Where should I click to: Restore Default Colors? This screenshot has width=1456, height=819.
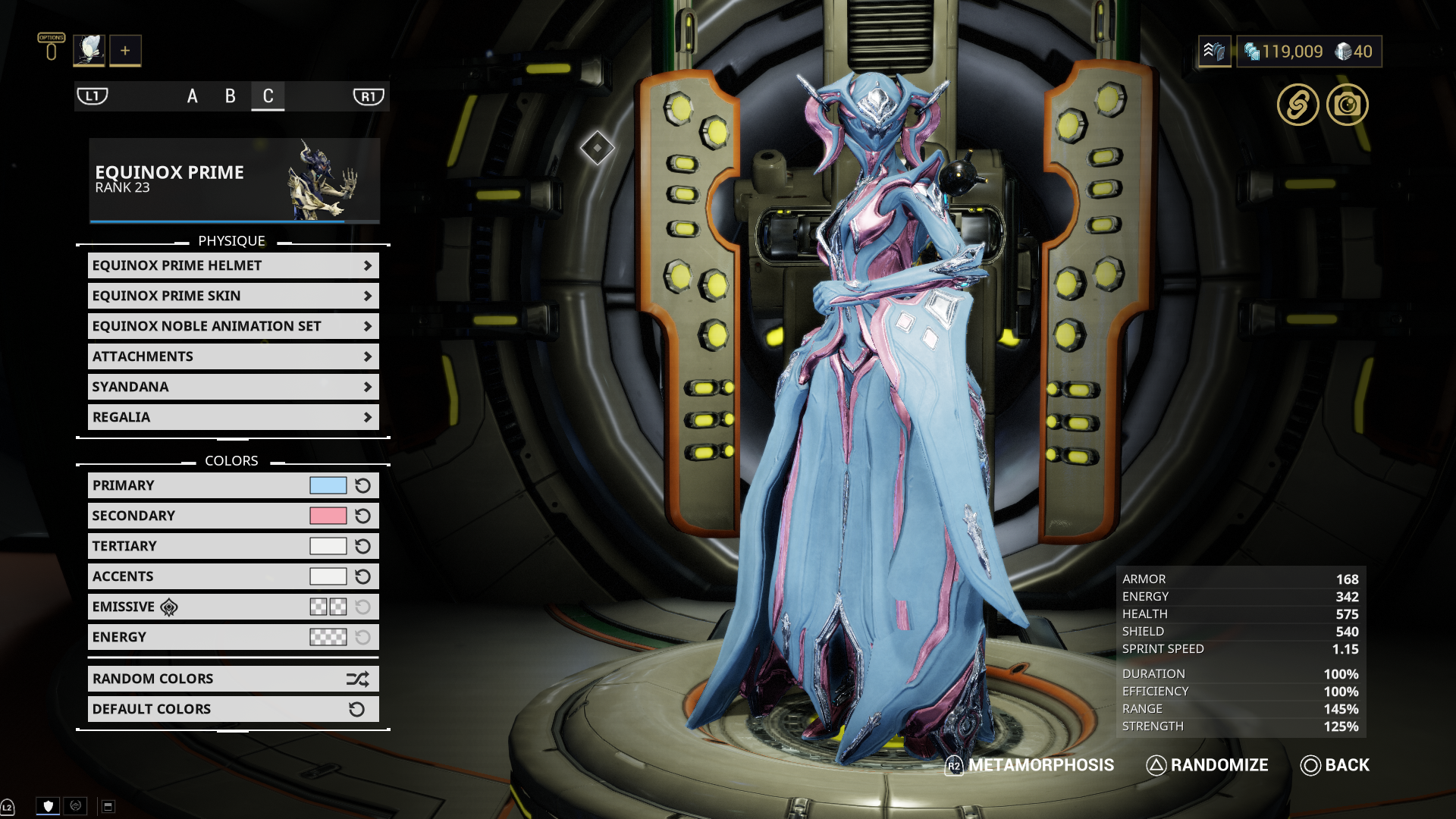[233, 709]
